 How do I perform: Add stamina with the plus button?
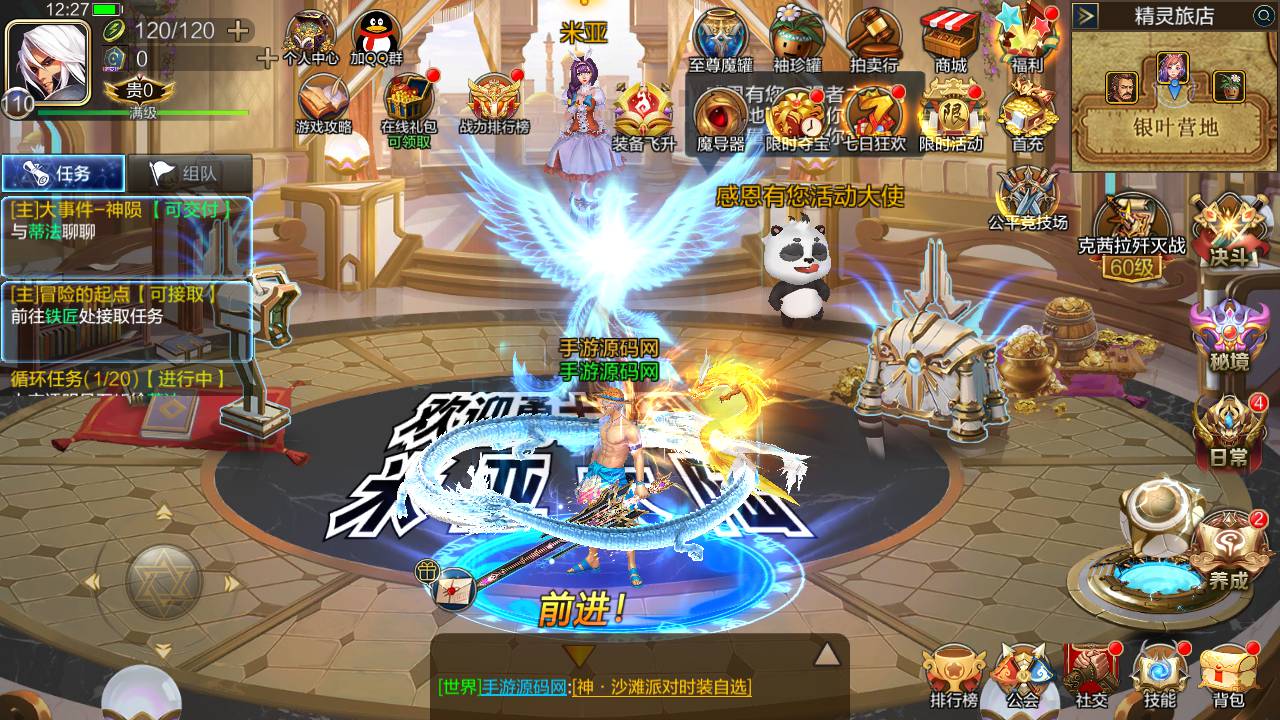(238, 30)
